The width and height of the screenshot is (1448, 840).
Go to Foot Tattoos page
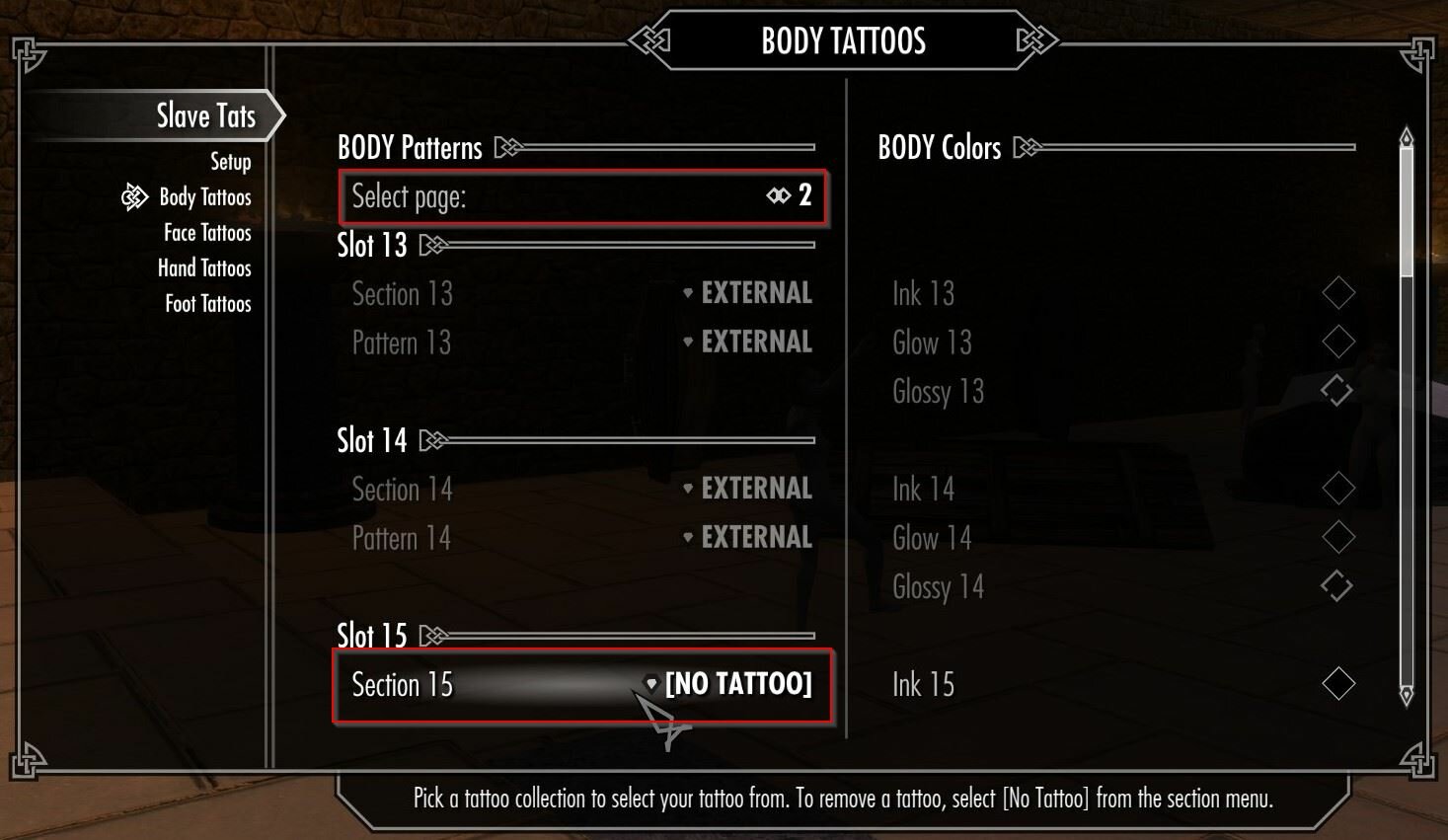(x=207, y=304)
